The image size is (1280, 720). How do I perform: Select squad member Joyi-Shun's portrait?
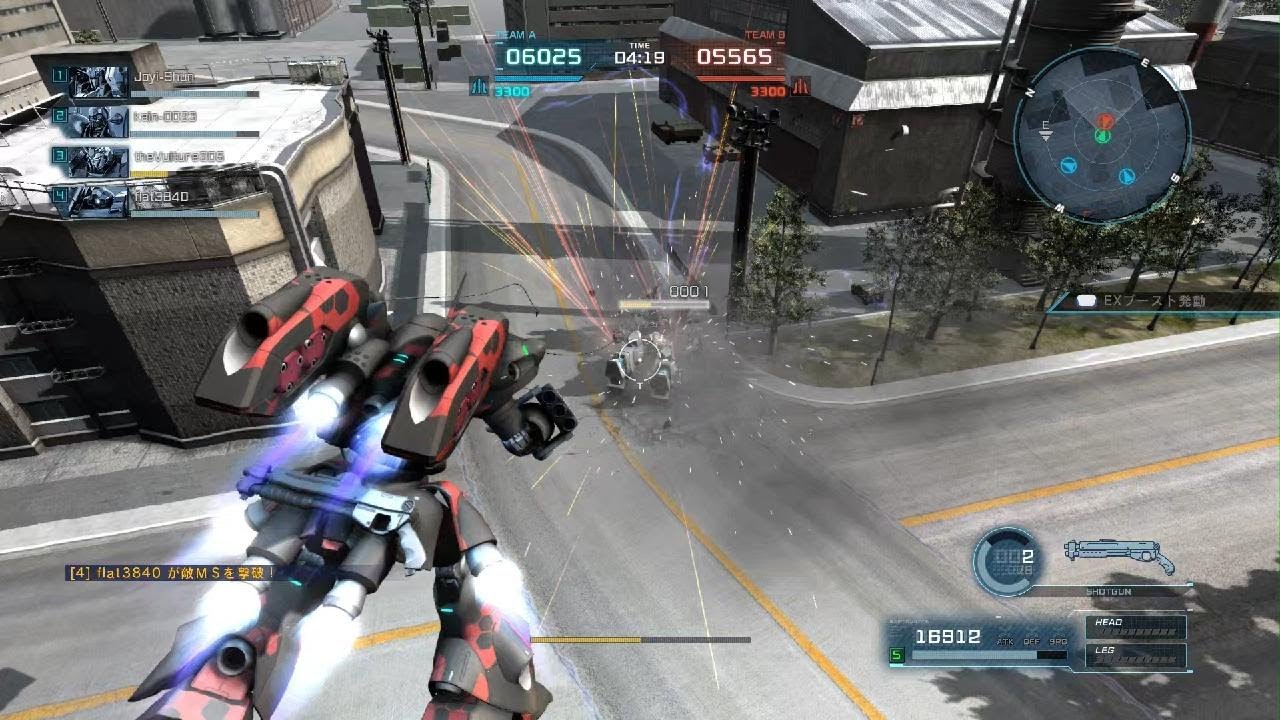[99, 80]
